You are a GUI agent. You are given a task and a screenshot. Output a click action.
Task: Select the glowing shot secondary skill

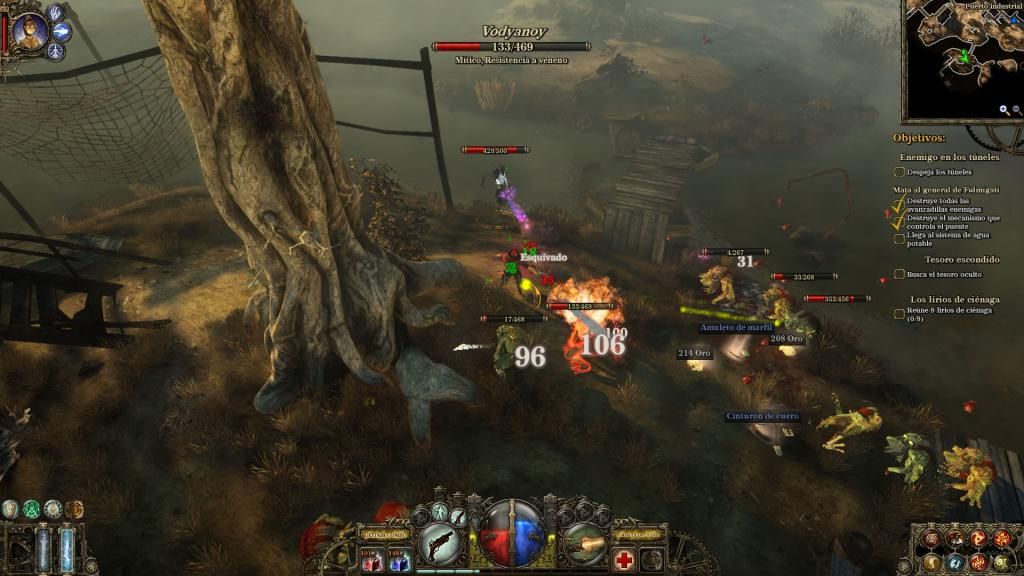click(x=586, y=546)
